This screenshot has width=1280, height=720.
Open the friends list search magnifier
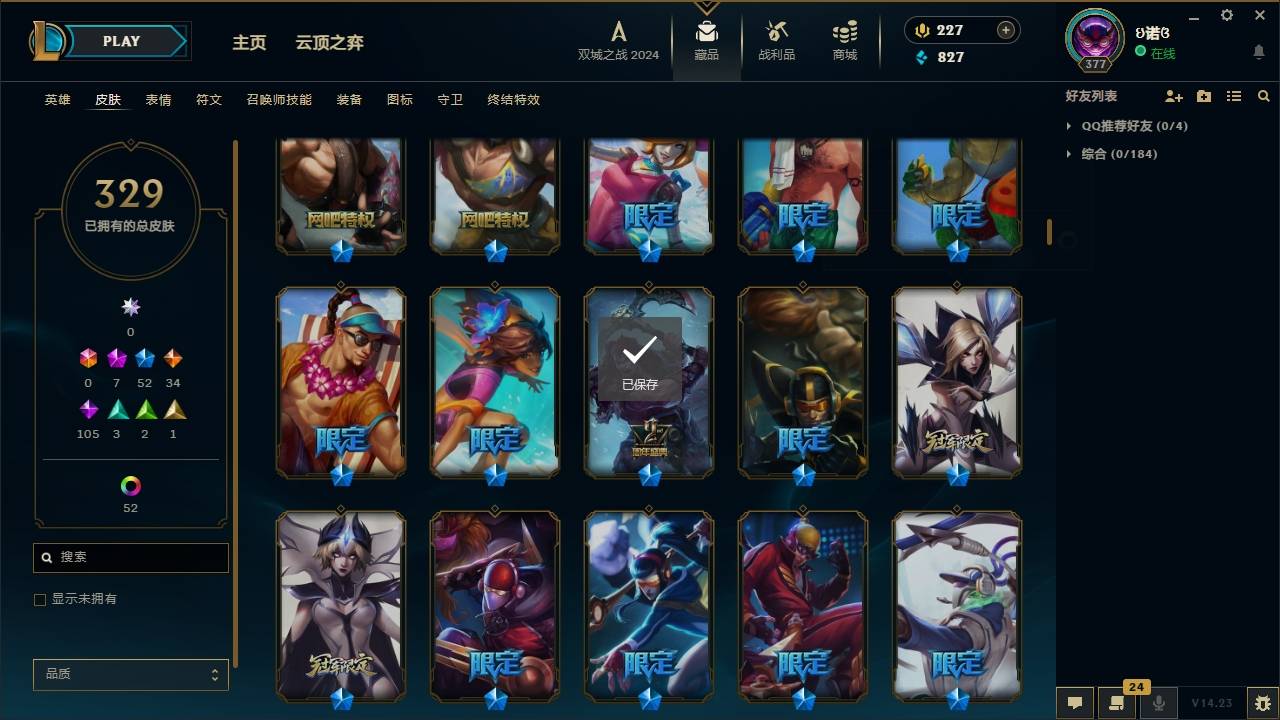click(1263, 96)
